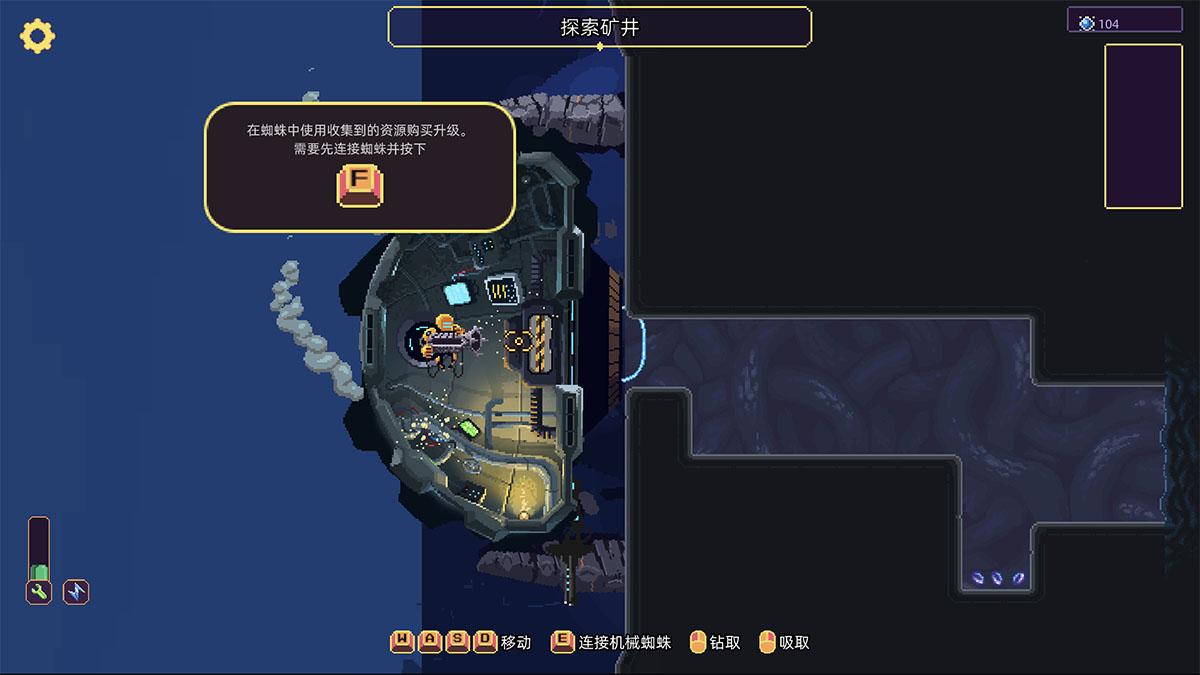1200x675 pixels.
Task: Activate the lightning bolt energy icon
Action: [x=76, y=592]
